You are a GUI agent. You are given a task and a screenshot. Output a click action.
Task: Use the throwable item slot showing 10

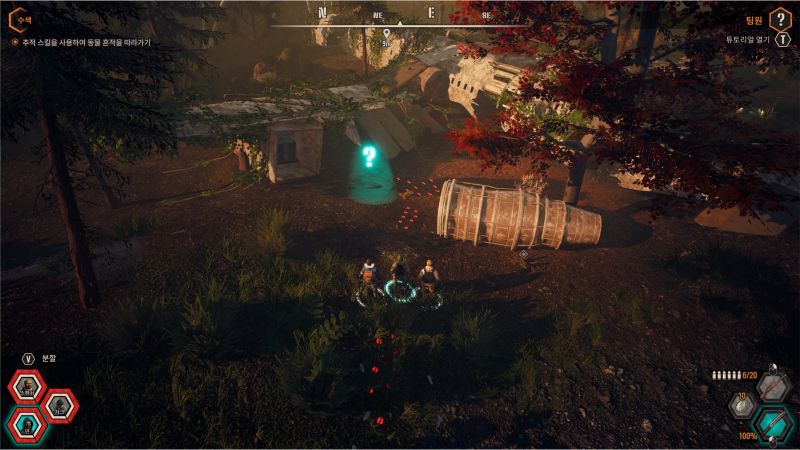tap(742, 406)
